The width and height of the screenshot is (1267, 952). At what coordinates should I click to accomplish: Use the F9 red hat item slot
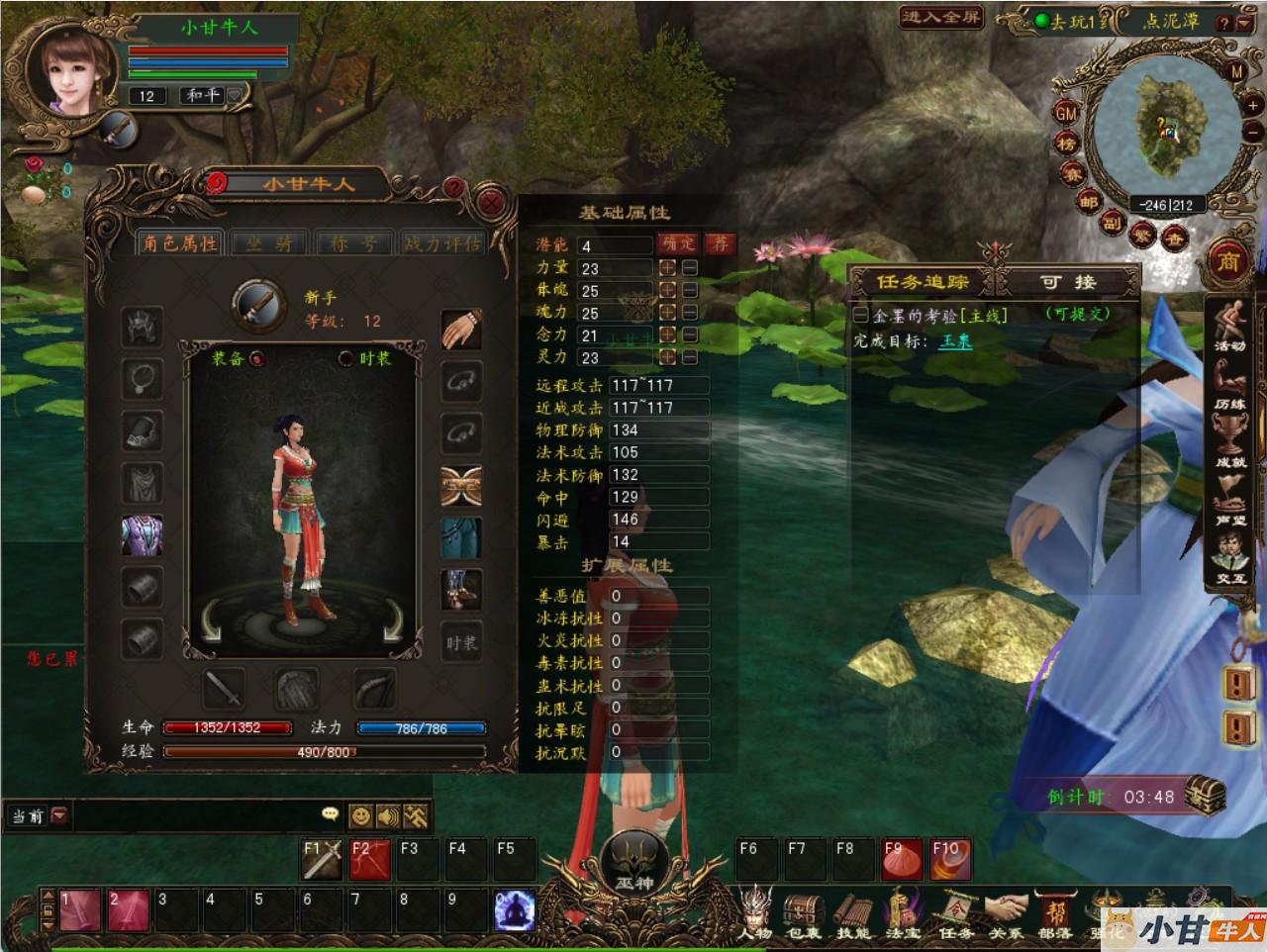click(900, 859)
